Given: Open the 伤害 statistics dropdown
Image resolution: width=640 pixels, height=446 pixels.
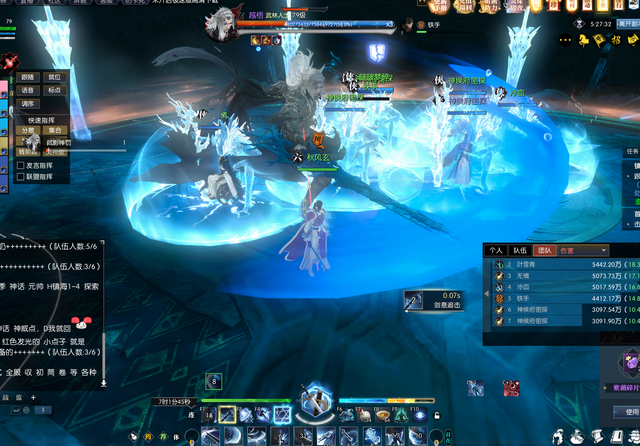Looking at the screenshot, I should pyautogui.click(x=585, y=250).
